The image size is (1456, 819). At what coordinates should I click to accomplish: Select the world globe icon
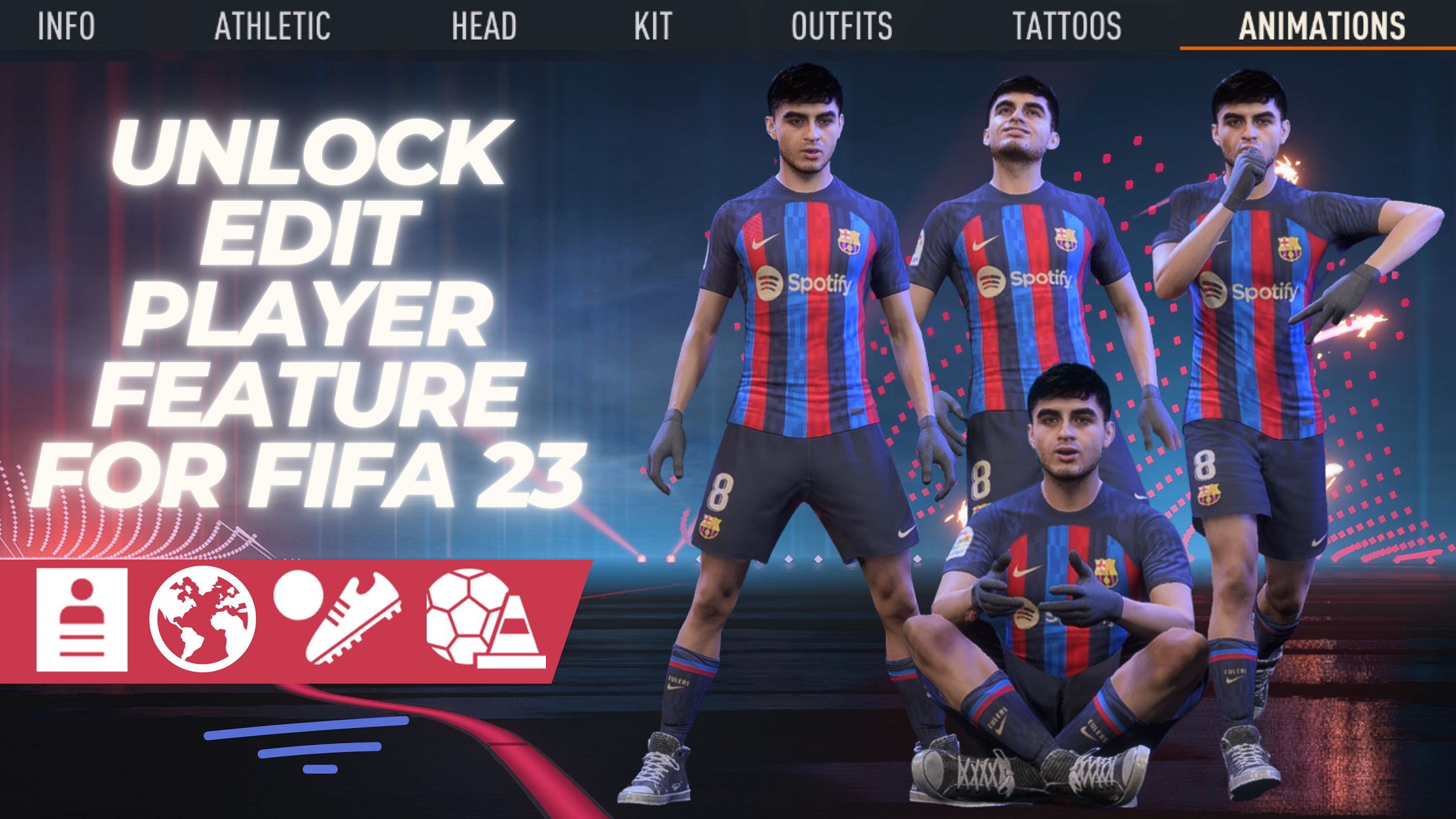point(202,619)
